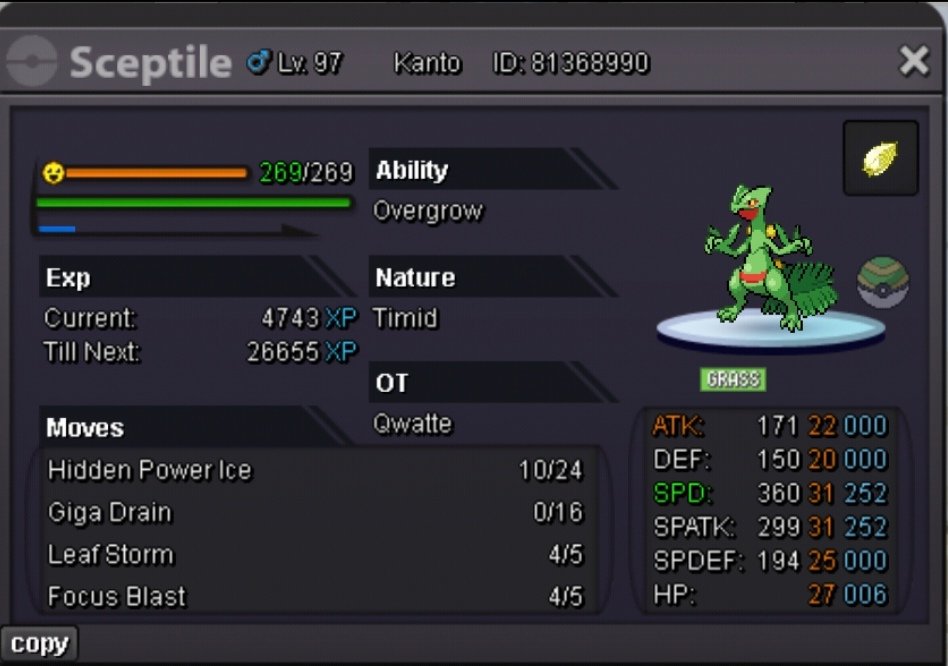Click the copy button

tap(38, 645)
